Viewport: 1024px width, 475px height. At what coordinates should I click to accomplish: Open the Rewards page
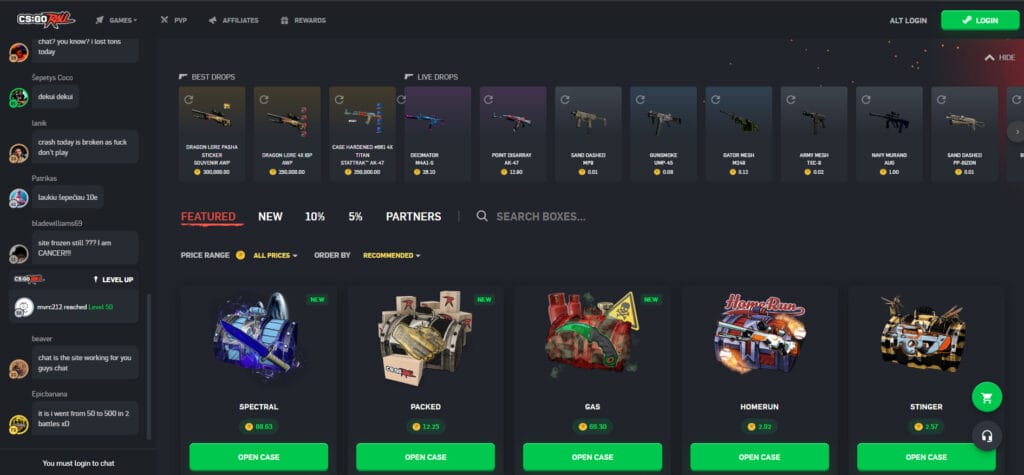coord(305,20)
